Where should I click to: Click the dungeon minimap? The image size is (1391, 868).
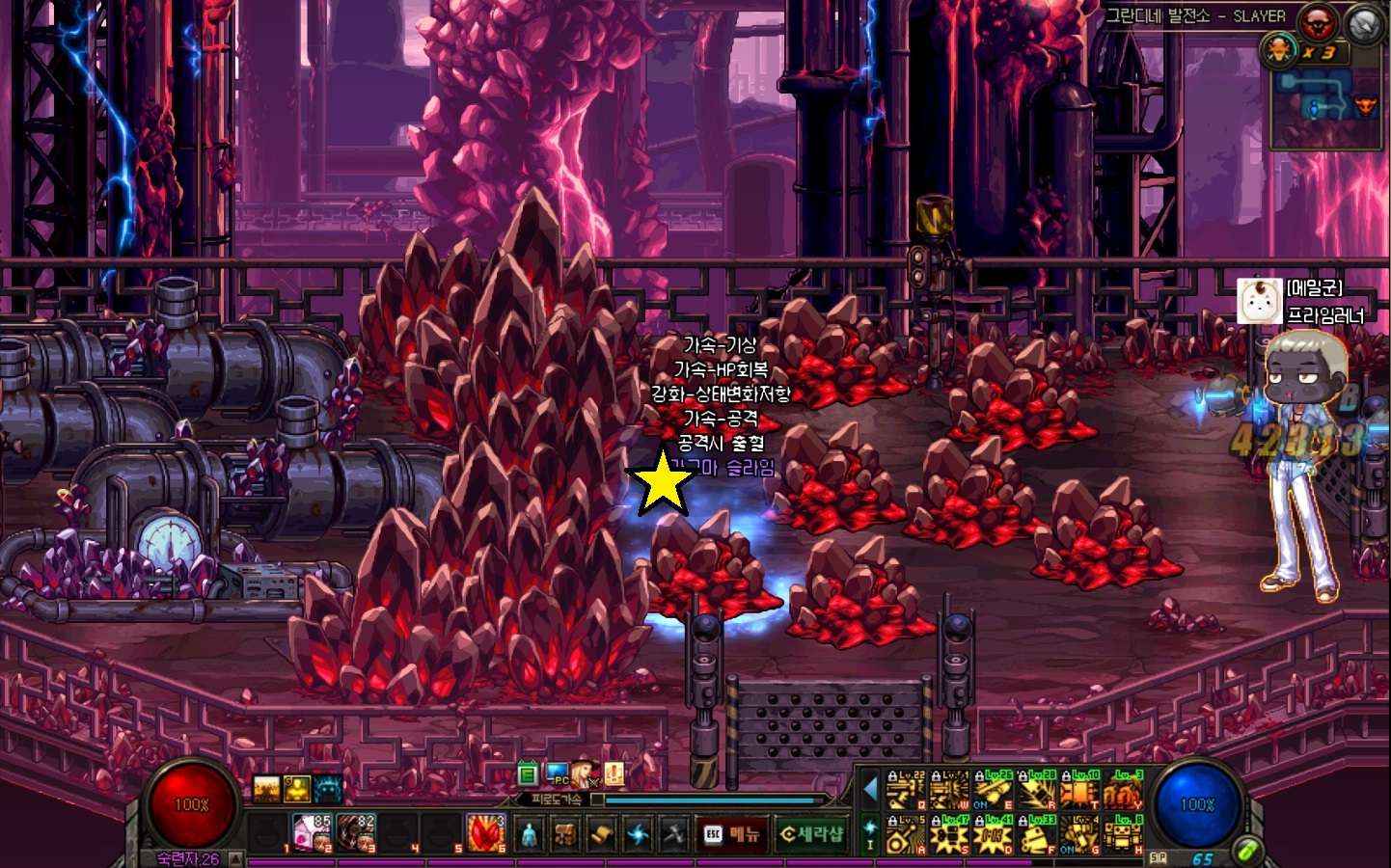coord(1323,108)
